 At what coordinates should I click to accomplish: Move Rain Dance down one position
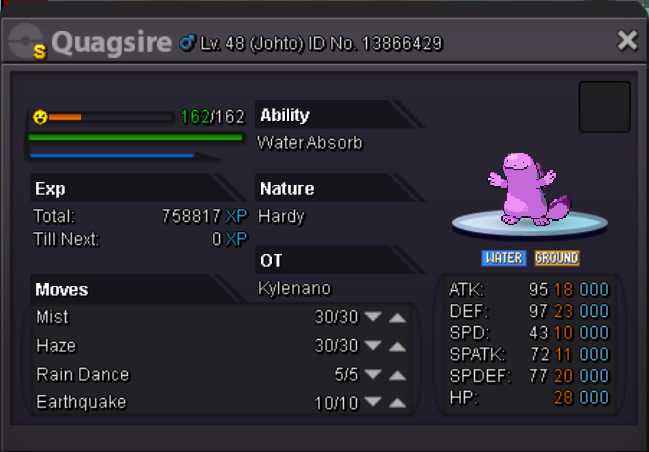(x=373, y=375)
